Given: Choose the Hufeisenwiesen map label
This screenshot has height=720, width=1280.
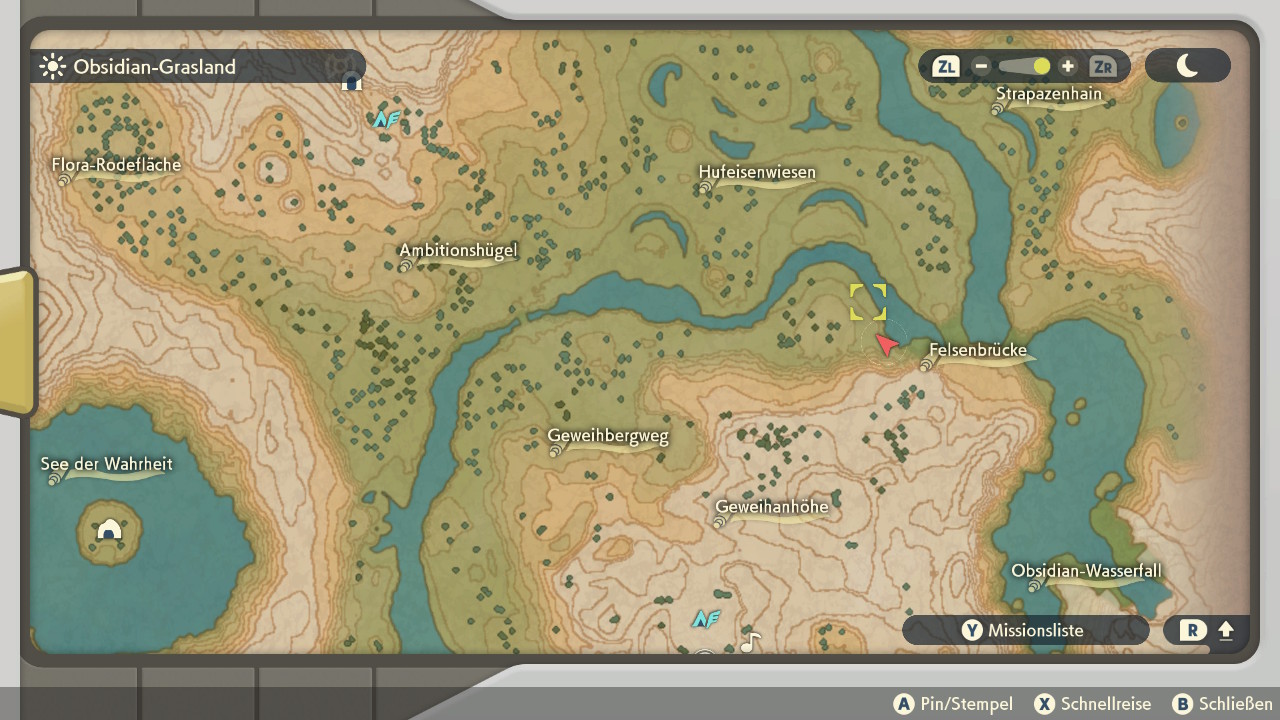Looking at the screenshot, I should (757, 173).
